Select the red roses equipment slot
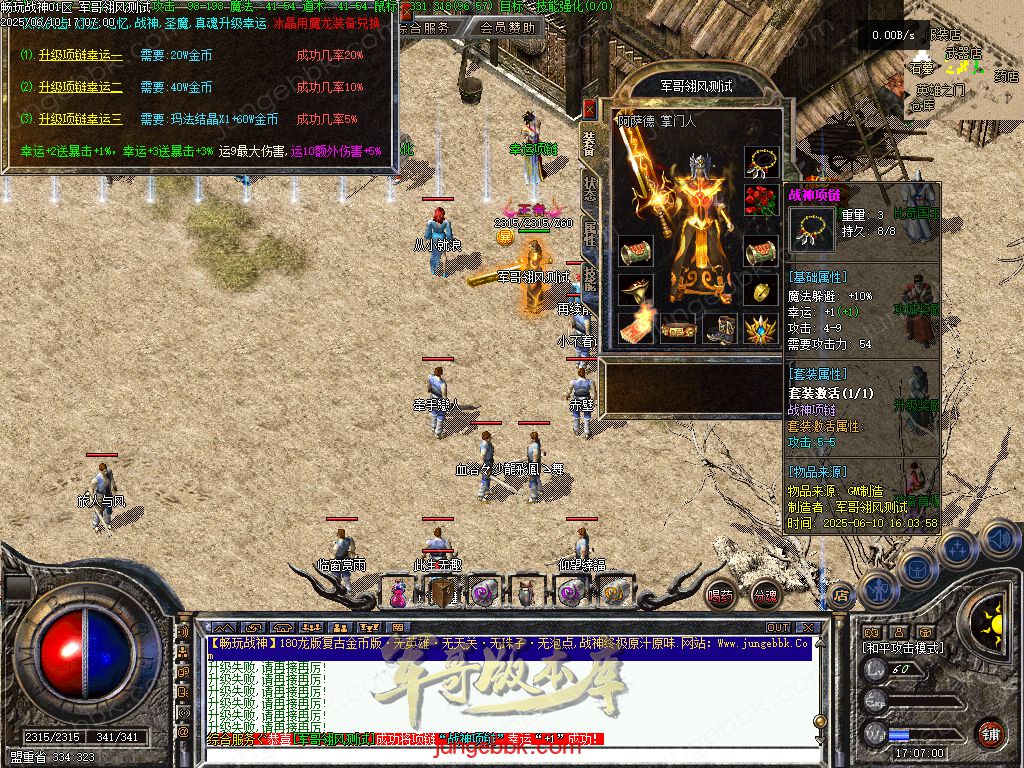1024x768 pixels. coord(761,200)
